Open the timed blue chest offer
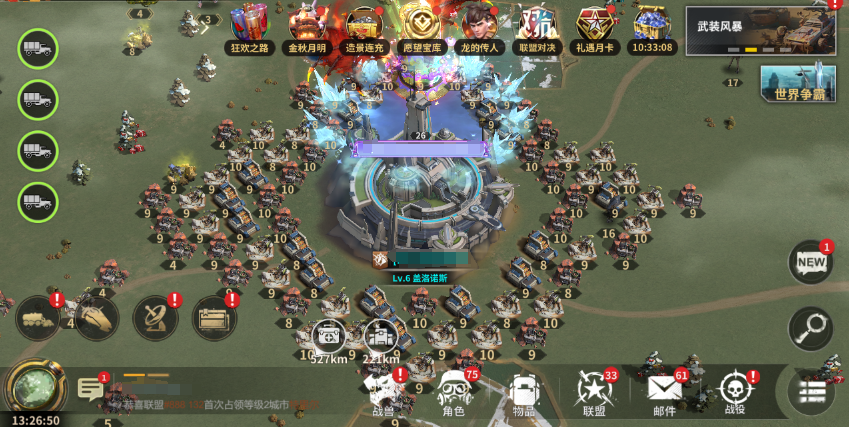The image size is (849, 427). coord(653,26)
